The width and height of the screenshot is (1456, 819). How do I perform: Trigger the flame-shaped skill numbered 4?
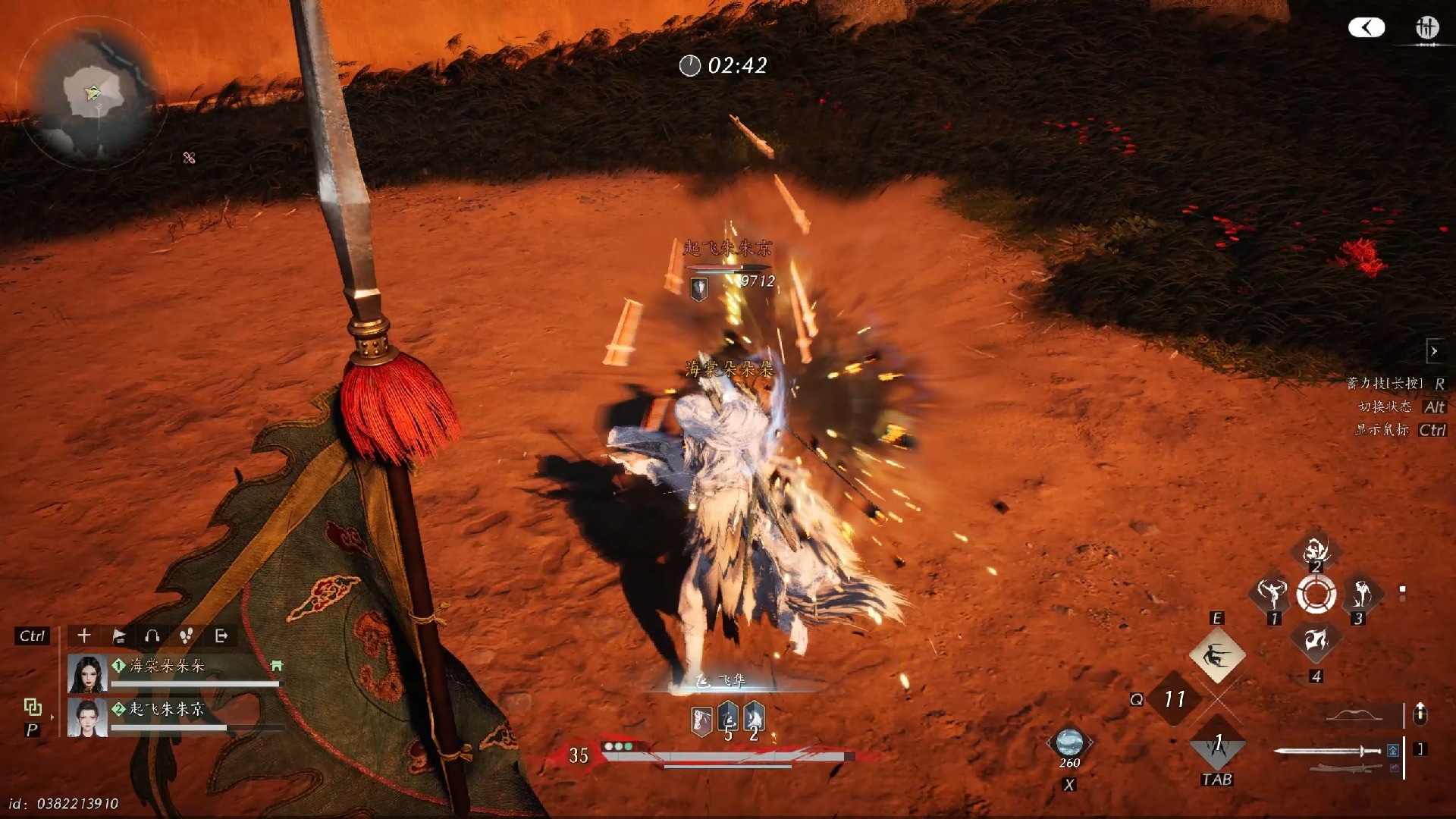point(1316,641)
